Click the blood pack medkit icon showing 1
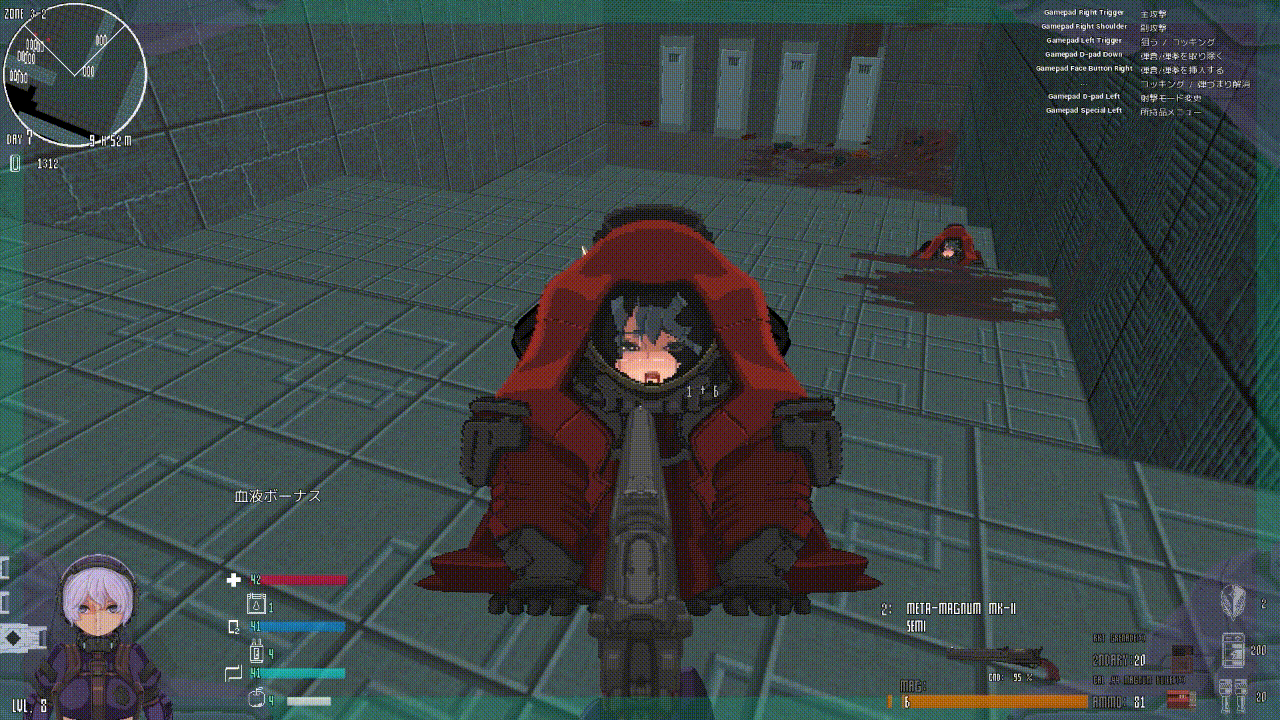1280x720 pixels. [257, 603]
